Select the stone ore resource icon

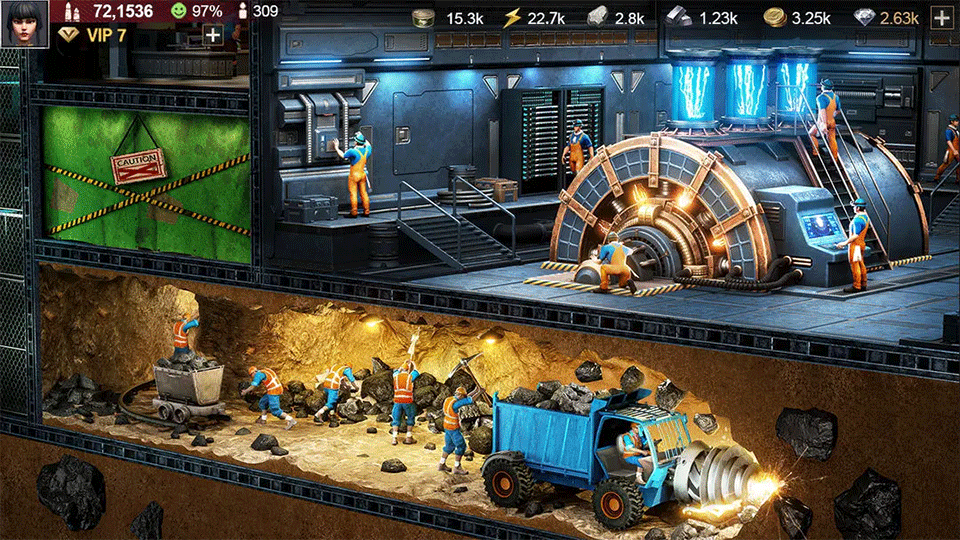coord(597,17)
